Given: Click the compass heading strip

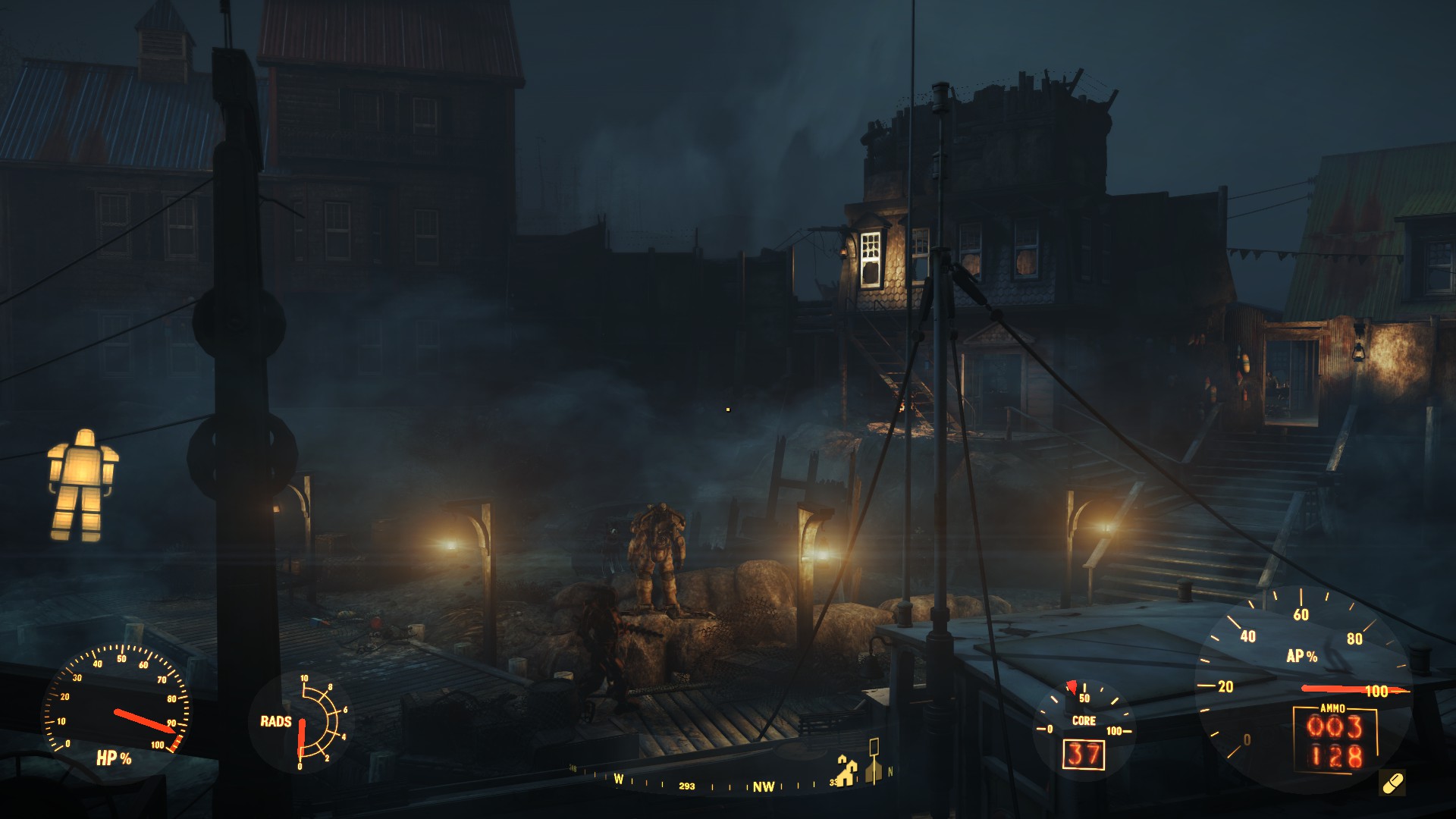Looking at the screenshot, I should pyautogui.click(x=728, y=782).
